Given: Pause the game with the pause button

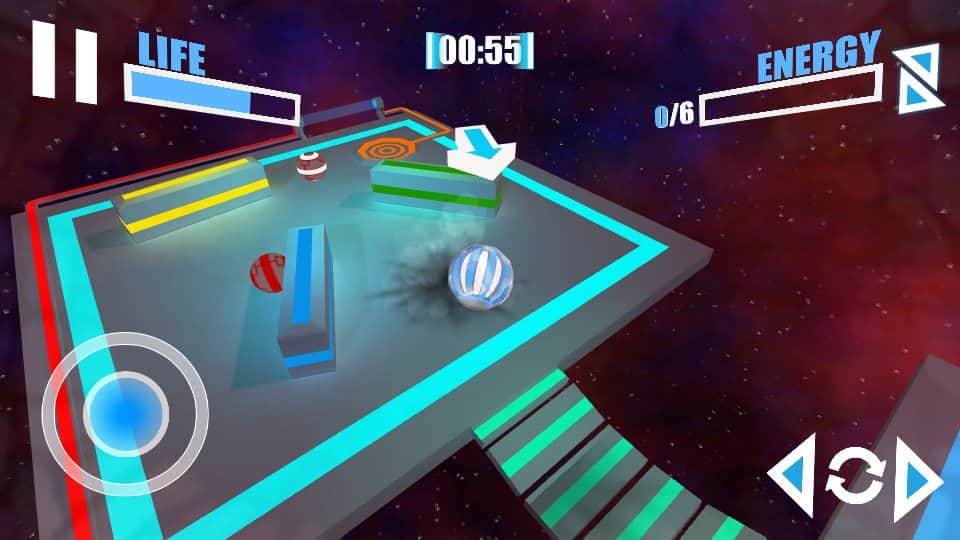Looking at the screenshot, I should click(x=65, y=63).
